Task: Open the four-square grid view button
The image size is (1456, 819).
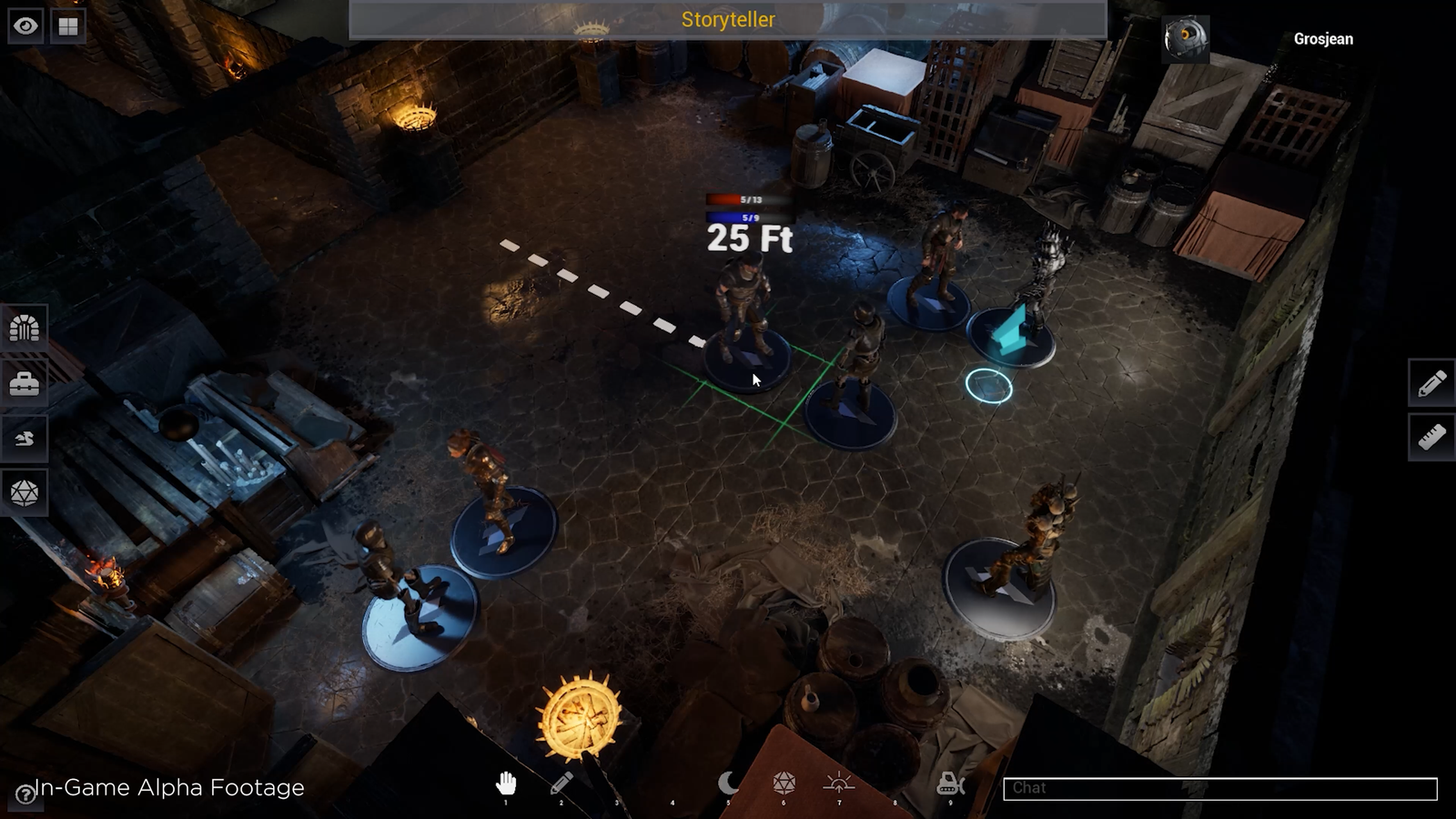Action: coord(68,25)
